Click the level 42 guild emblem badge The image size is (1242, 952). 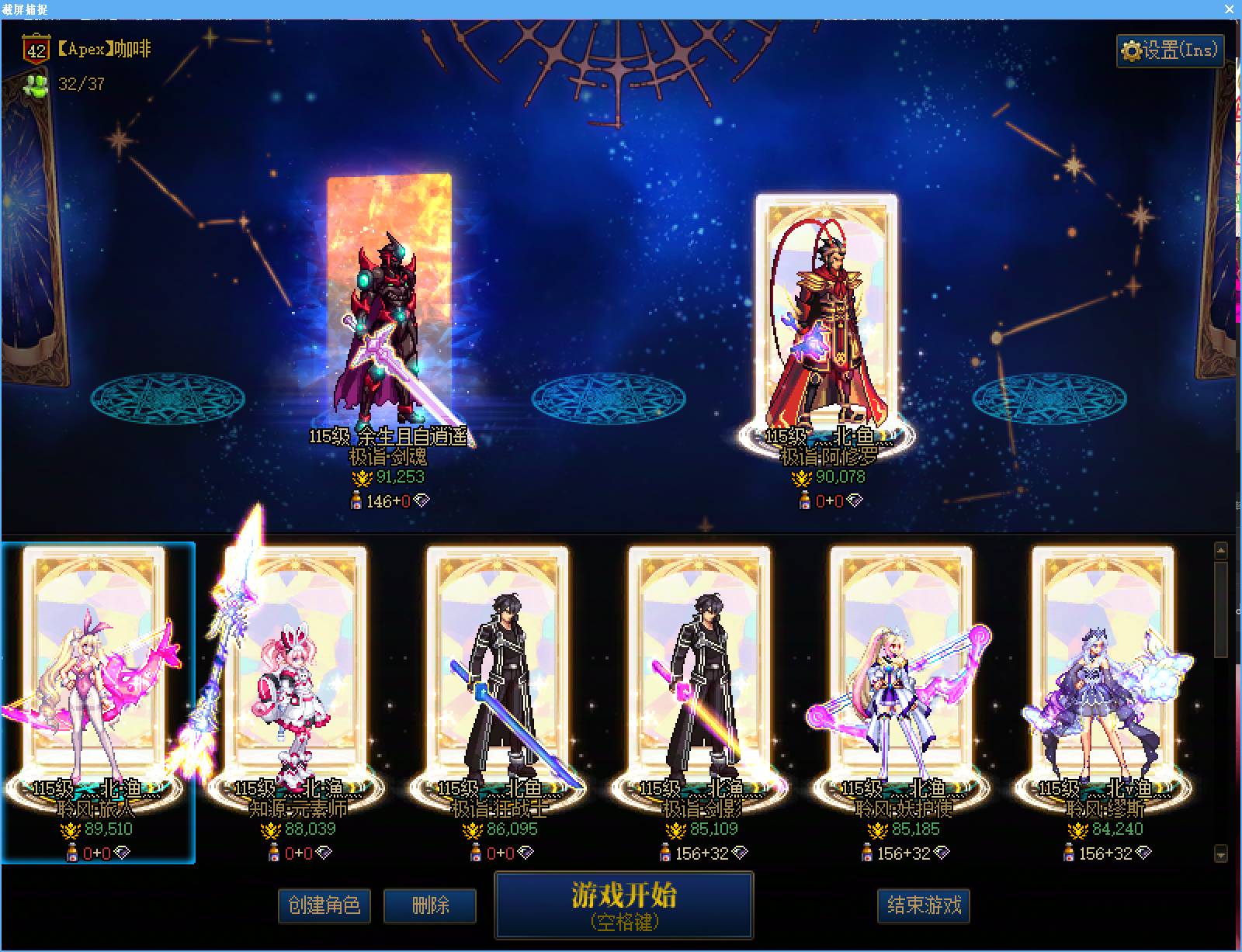34,48
